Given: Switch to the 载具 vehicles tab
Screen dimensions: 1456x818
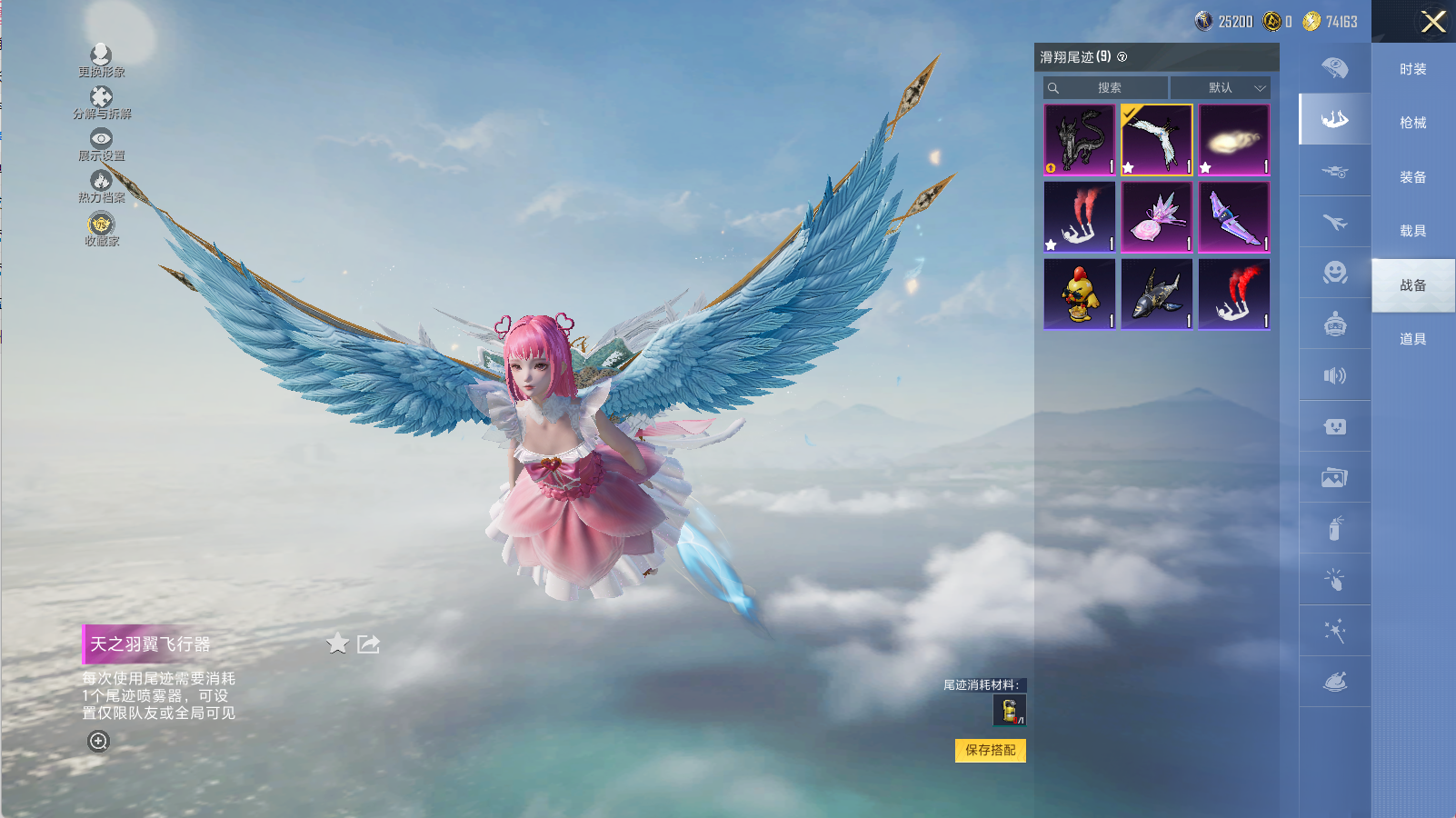Looking at the screenshot, I should pos(1412,231).
